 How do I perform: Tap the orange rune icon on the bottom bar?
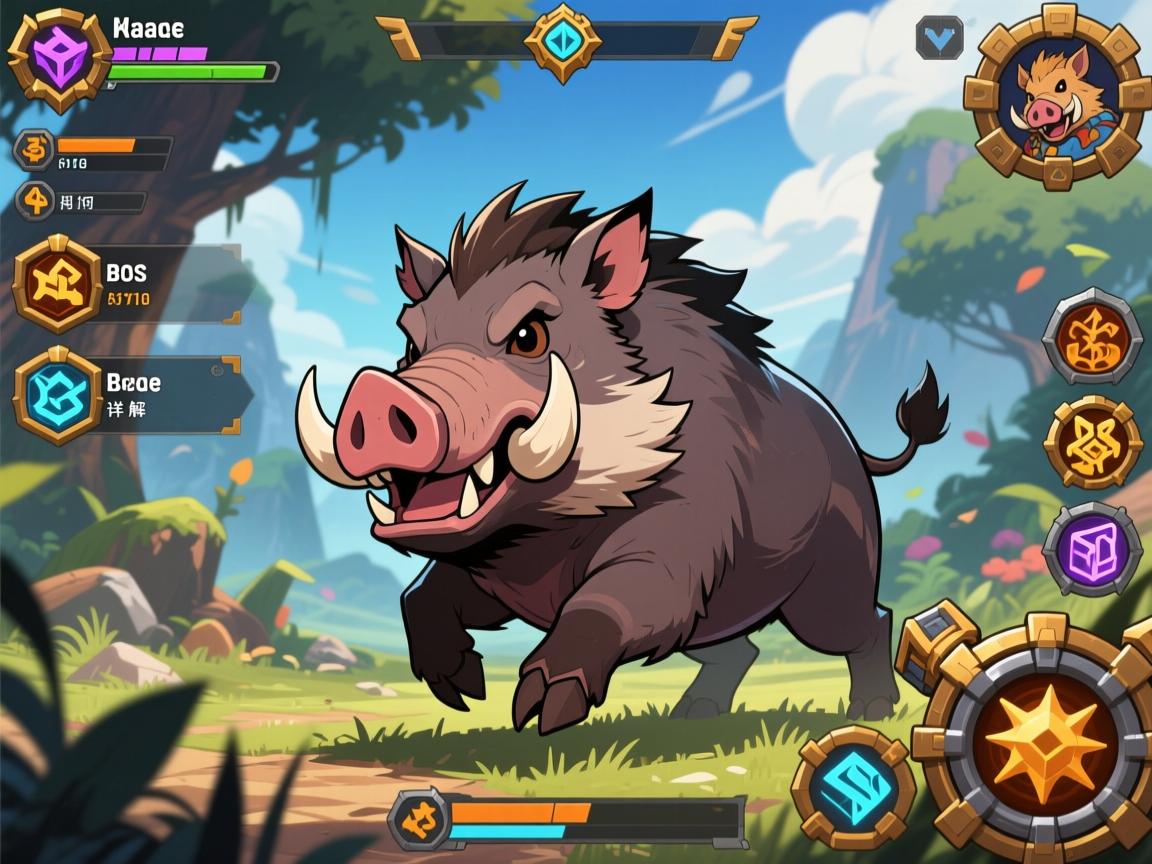(418, 818)
